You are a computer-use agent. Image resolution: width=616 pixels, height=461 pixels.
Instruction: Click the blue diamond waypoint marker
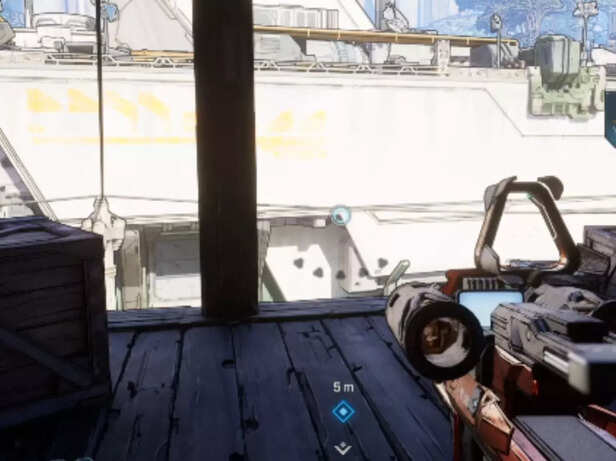343,411
